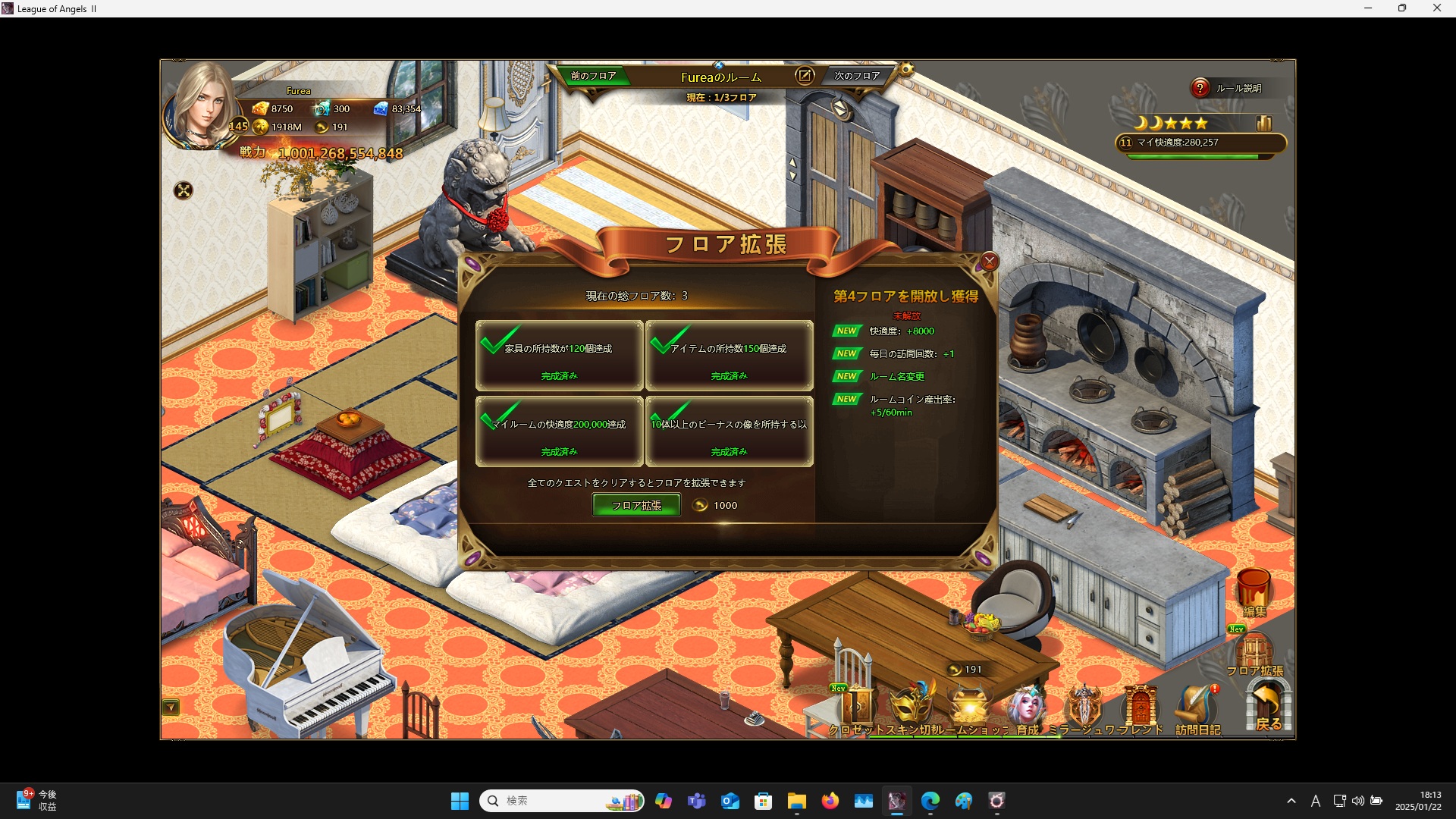Open the comfort ranking chart icon

[1263, 123]
